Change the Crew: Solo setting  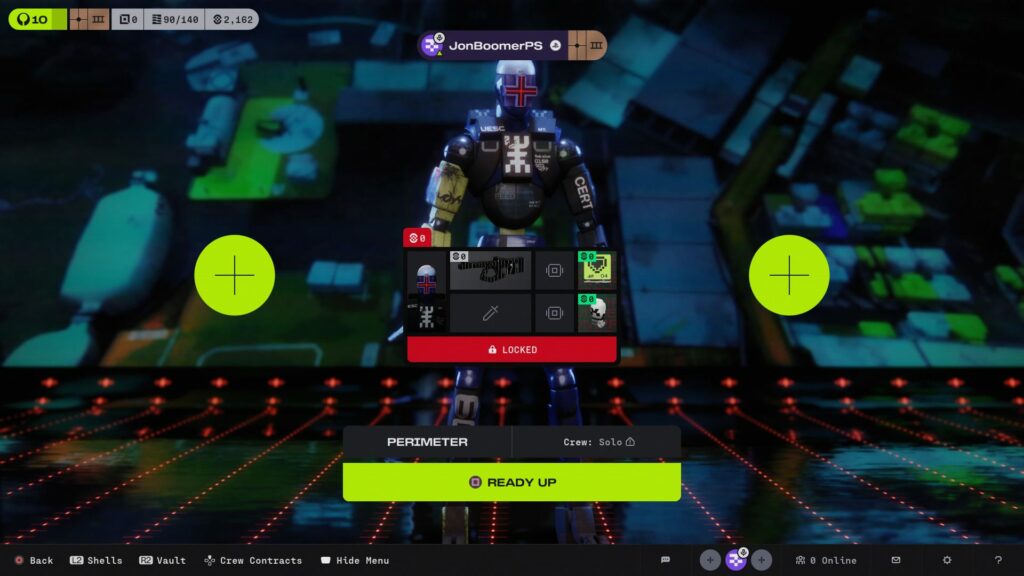(x=597, y=442)
